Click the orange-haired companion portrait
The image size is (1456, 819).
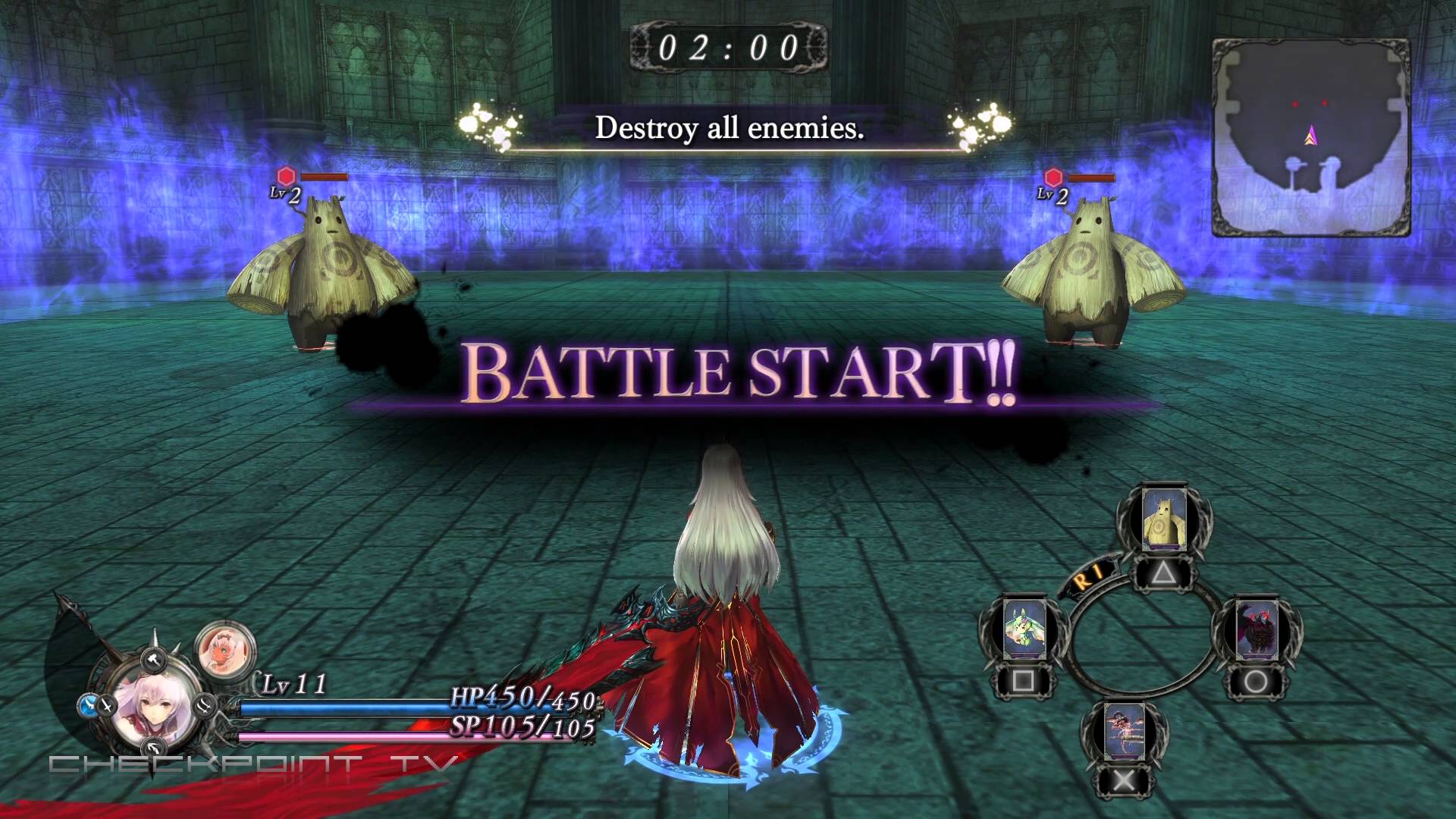click(x=224, y=647)
